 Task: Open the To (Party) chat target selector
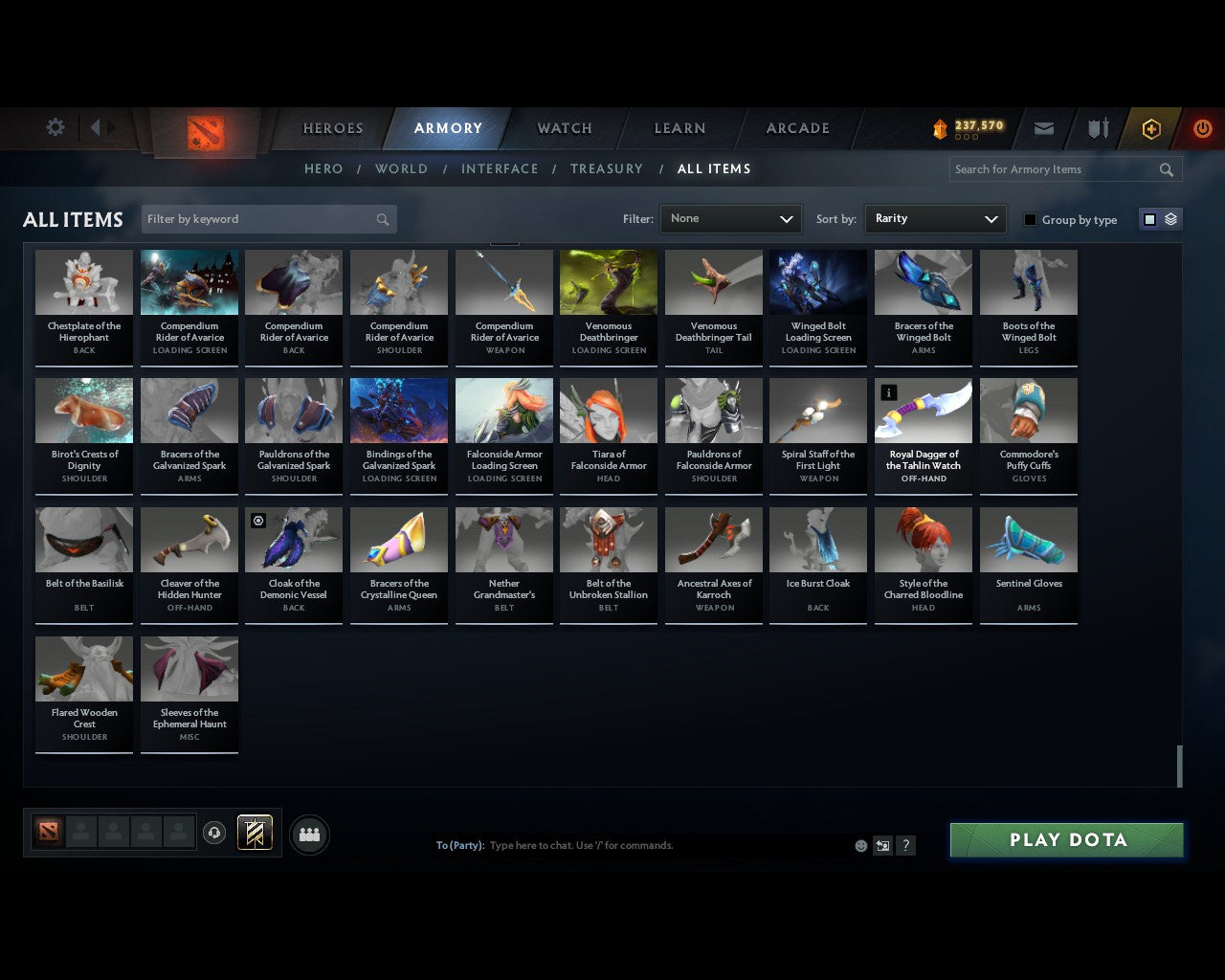click(x=460, y=845)
